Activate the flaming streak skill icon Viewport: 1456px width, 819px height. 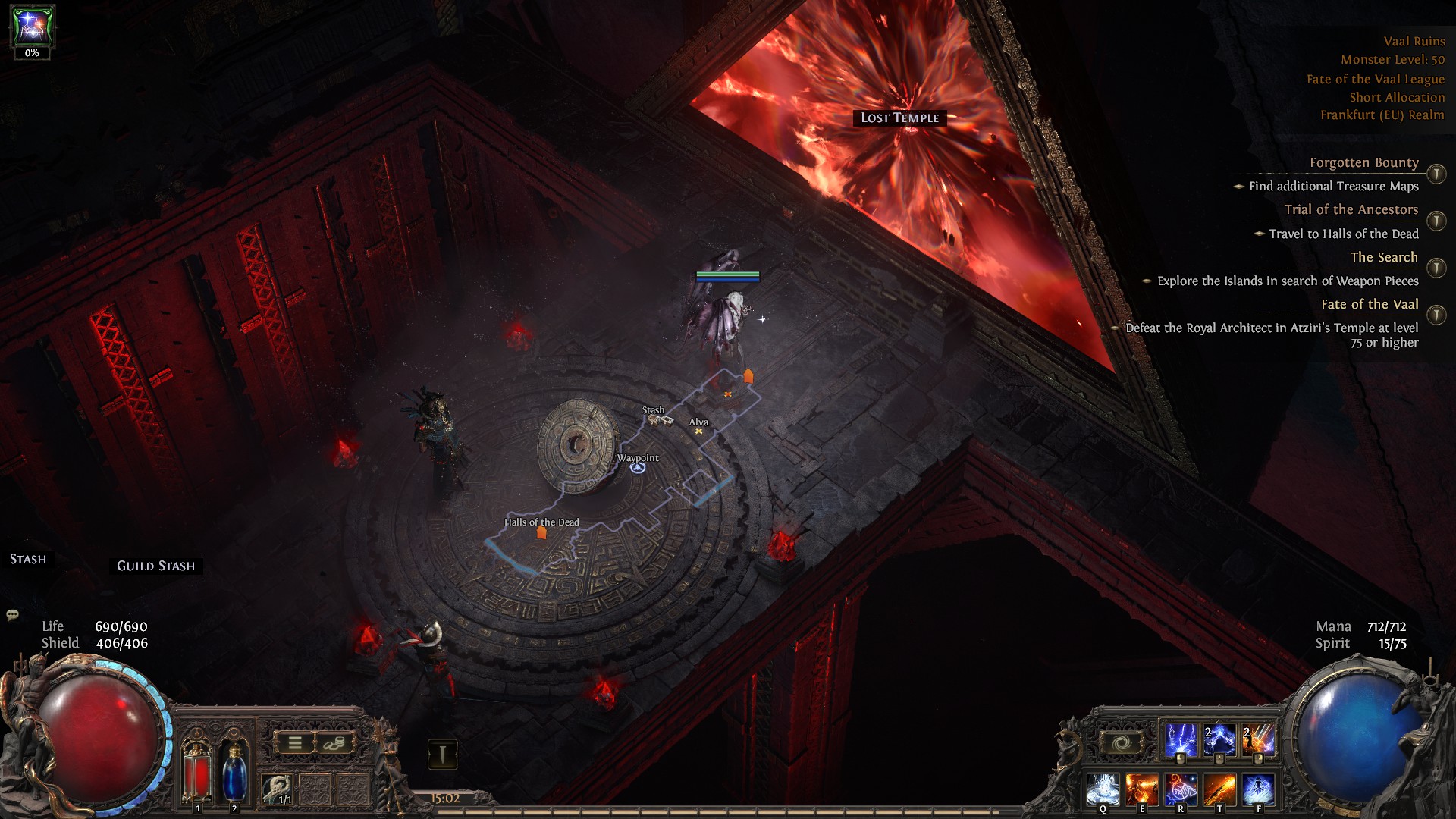coord(1219,789)
